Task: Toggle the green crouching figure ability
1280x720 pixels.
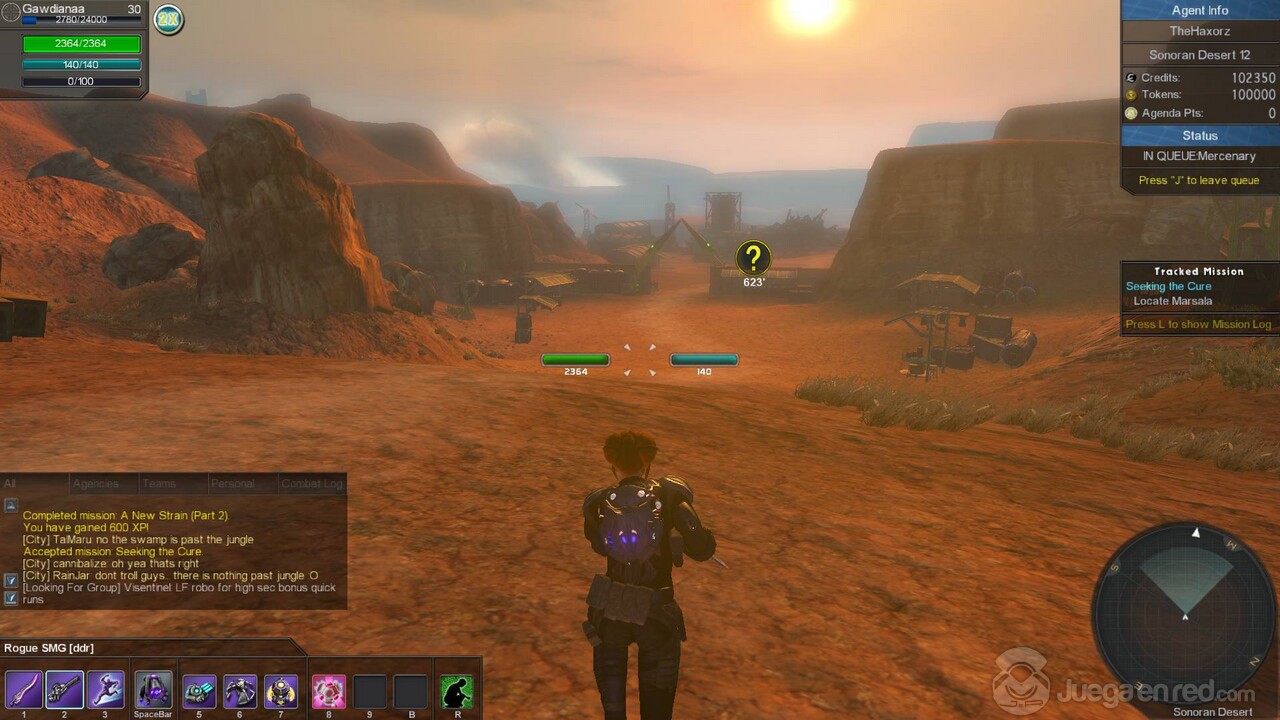Action: (x=457, y=691)
